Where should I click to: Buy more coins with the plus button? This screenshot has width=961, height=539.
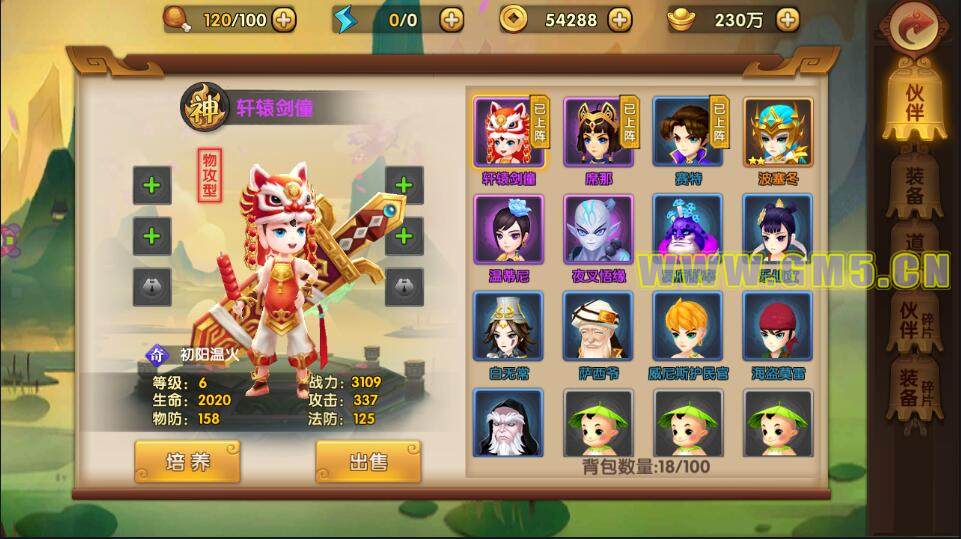(x=620, y=18)
